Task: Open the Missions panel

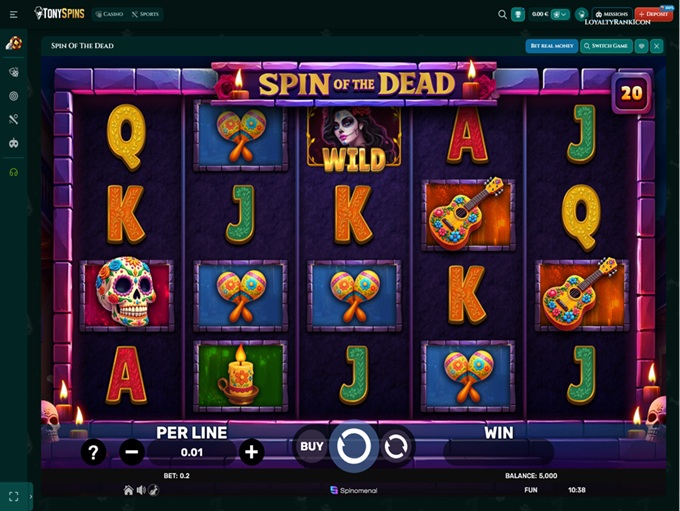Action: point(611,14)
